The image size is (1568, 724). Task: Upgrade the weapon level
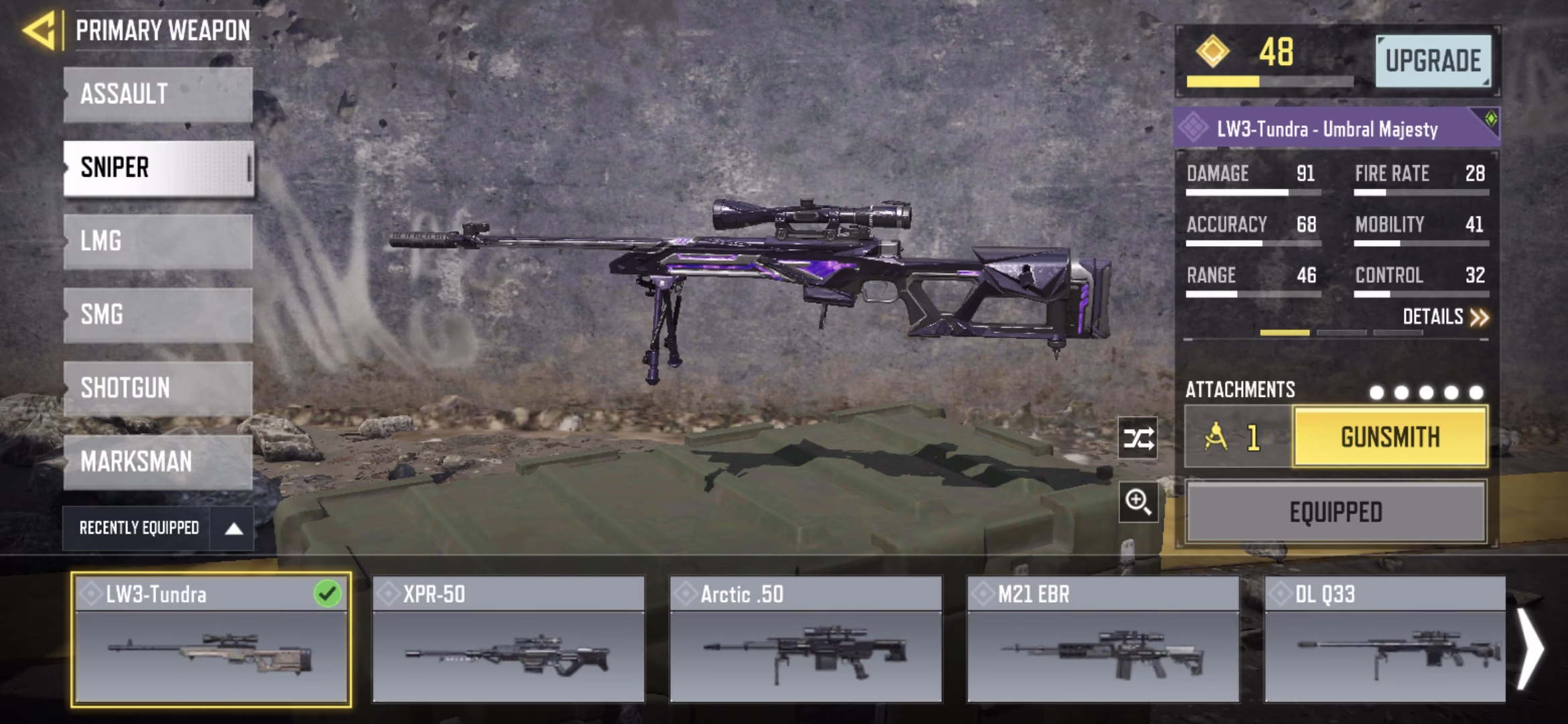click(1433, 61)
